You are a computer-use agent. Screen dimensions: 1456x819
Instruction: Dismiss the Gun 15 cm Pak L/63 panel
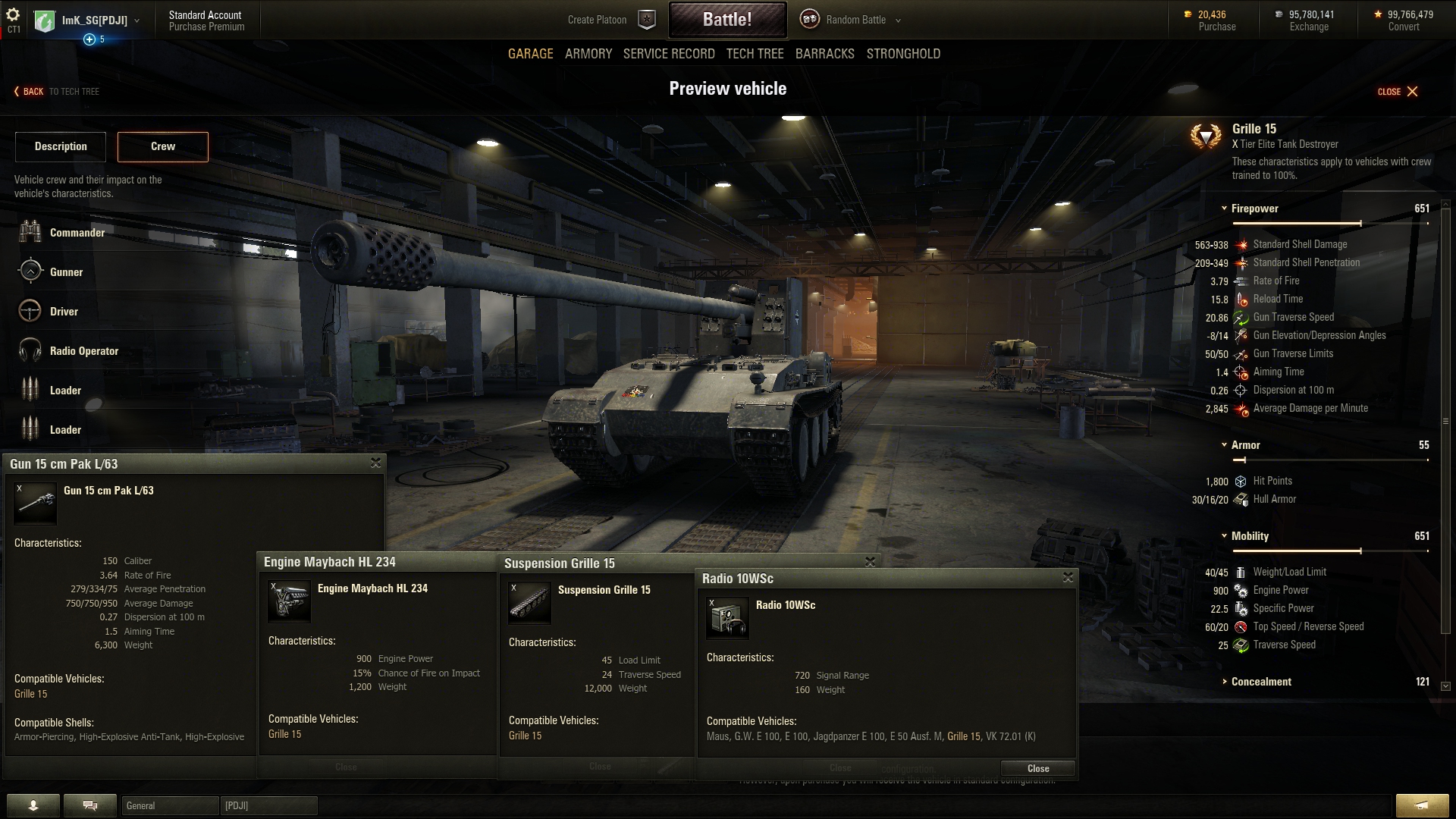375,463
